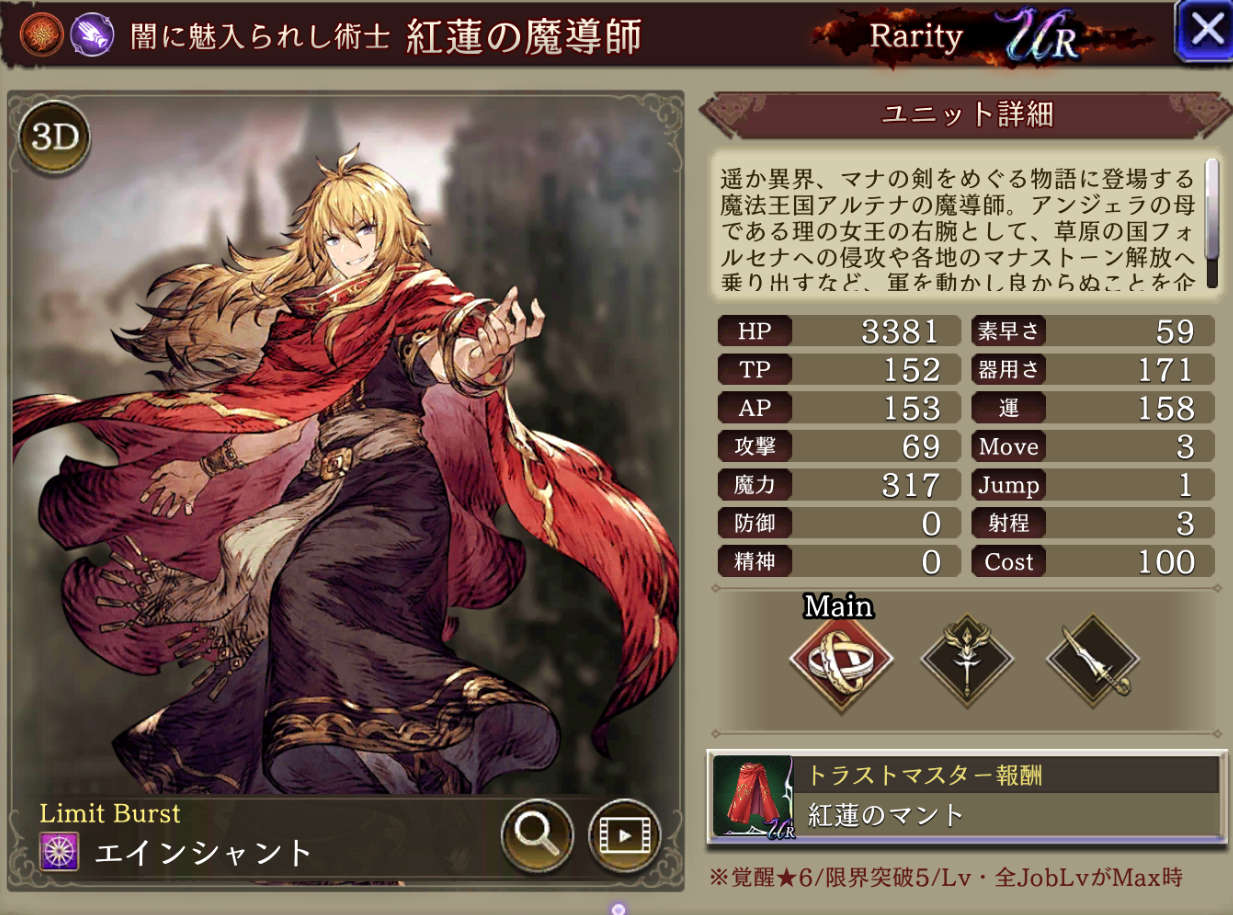
Task: Open the magnifying glass artwork zoom
Action: click(x=537, y=833)
